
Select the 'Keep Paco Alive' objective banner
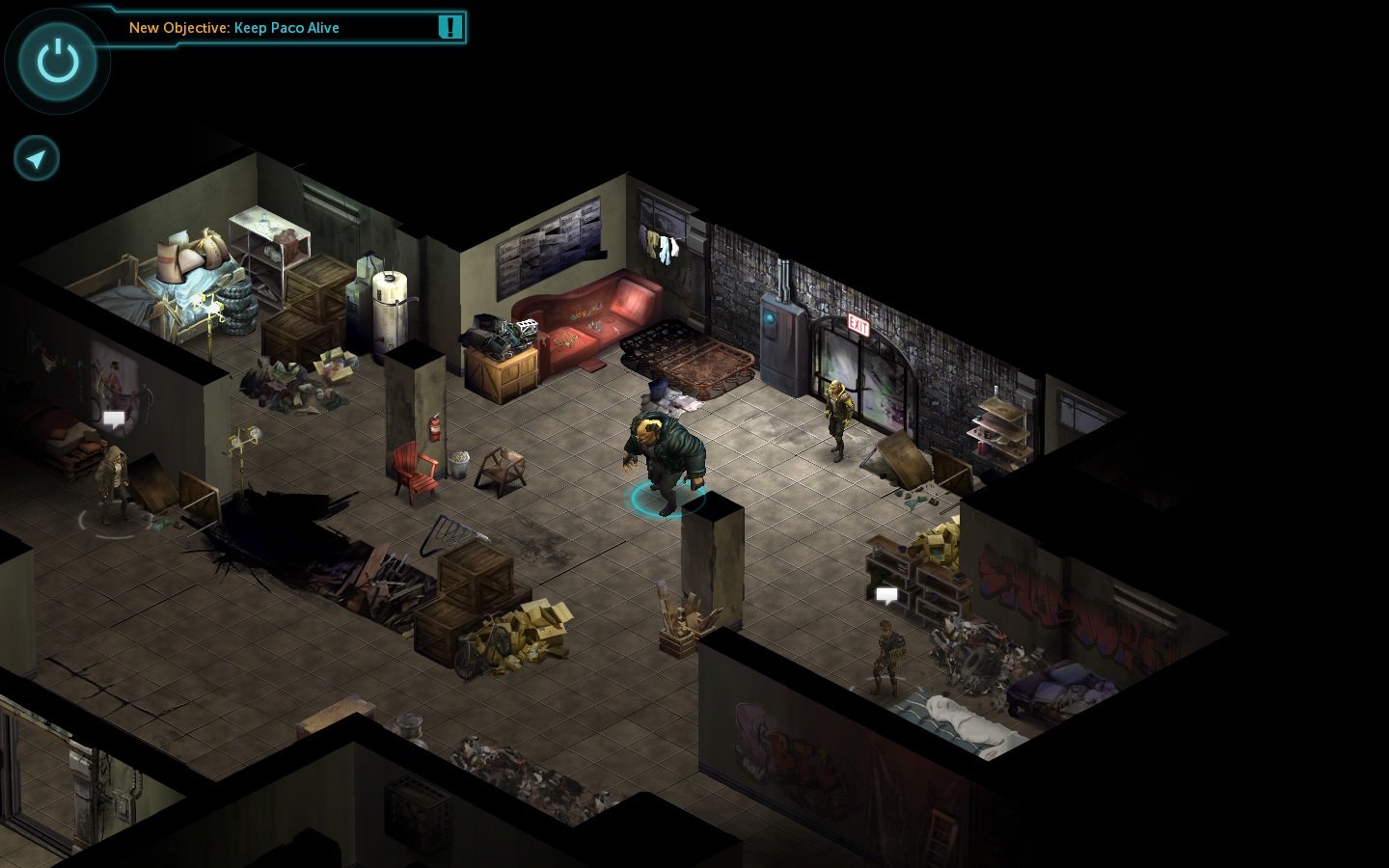tap(234, 28)
